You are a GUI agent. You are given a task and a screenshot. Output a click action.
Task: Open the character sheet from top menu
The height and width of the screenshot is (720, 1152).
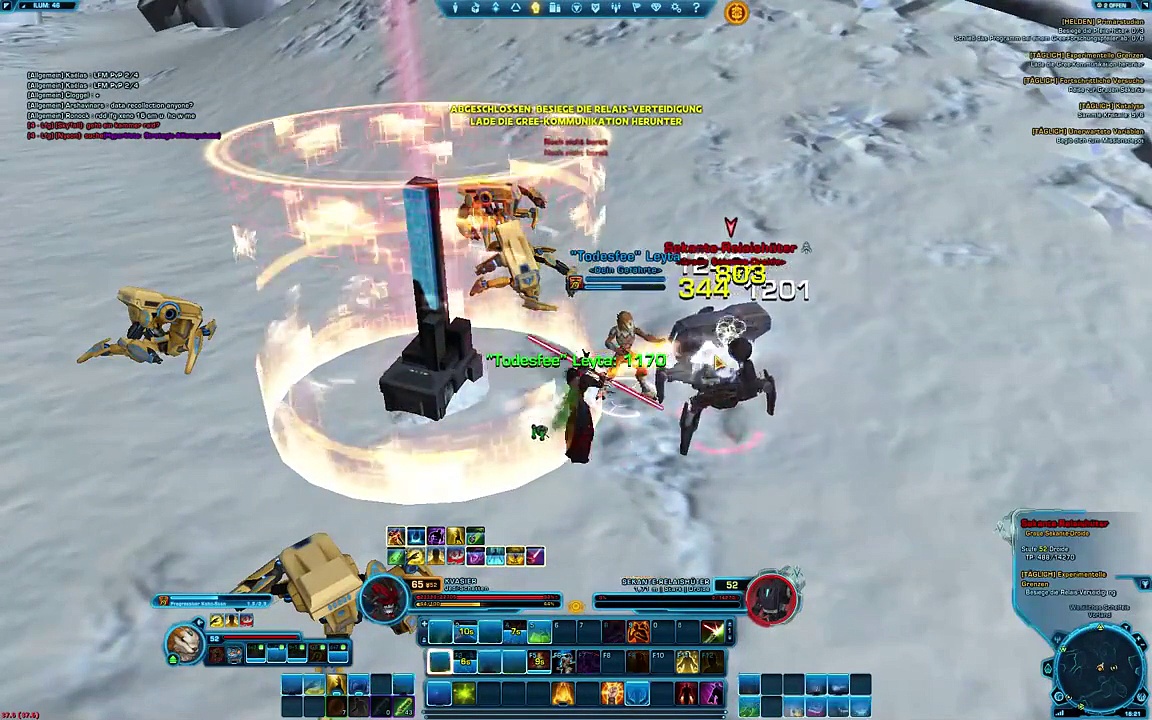455,8
